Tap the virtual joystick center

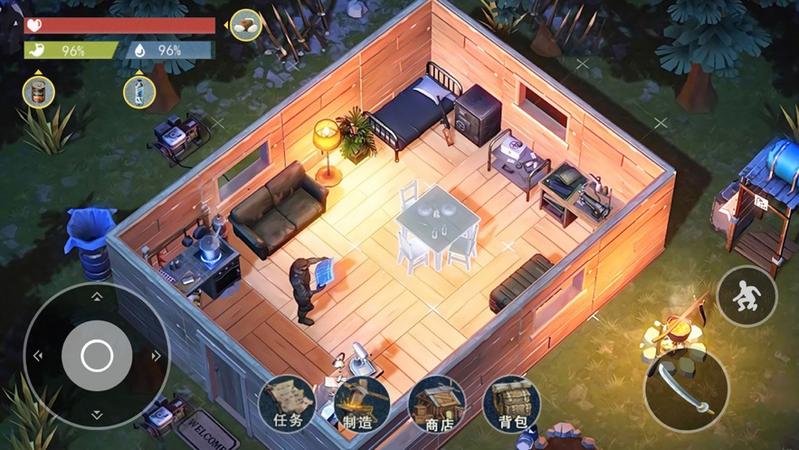(x=96, y=355)
